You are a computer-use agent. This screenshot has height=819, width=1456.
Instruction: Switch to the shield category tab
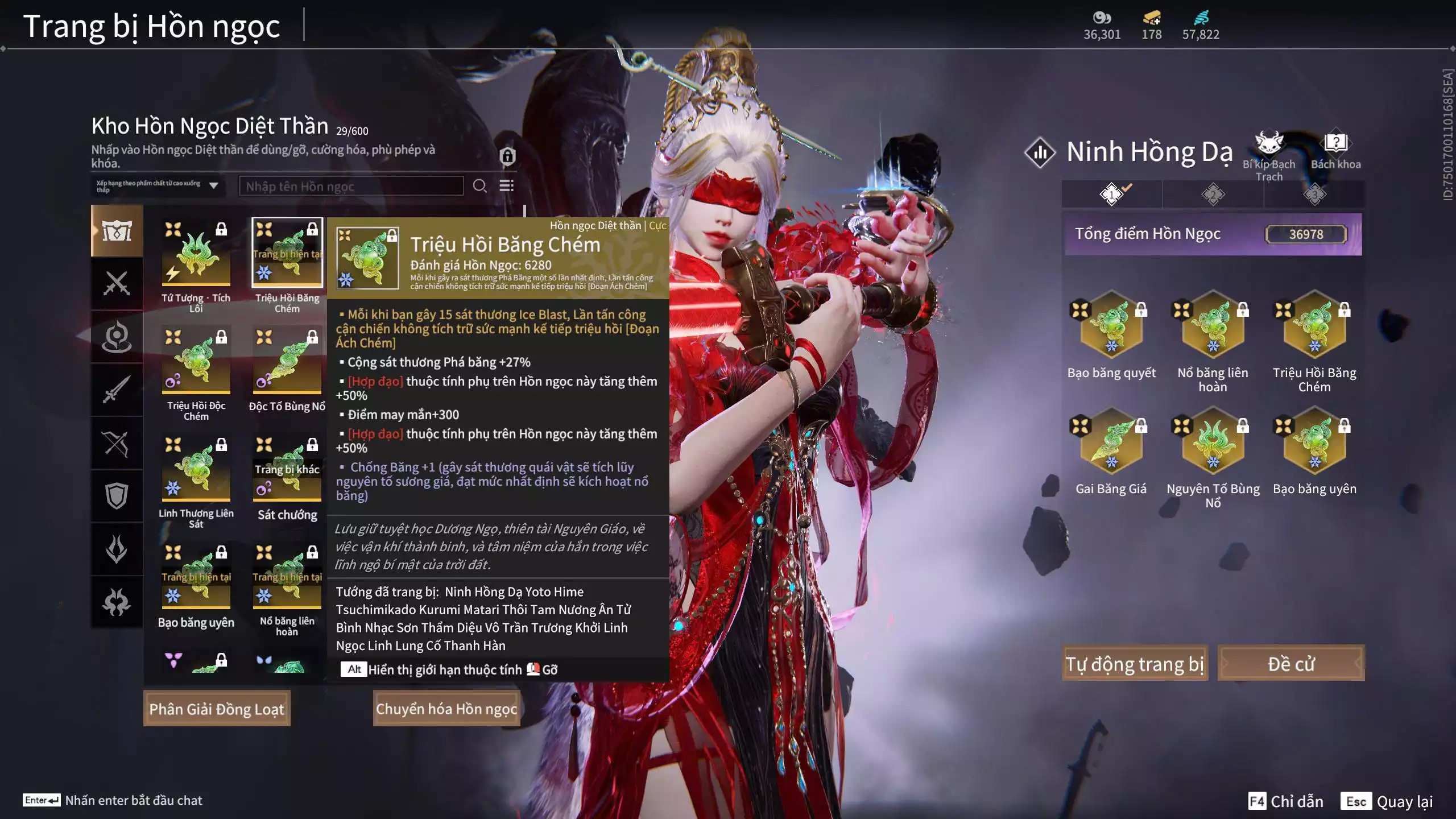(117, 496)
